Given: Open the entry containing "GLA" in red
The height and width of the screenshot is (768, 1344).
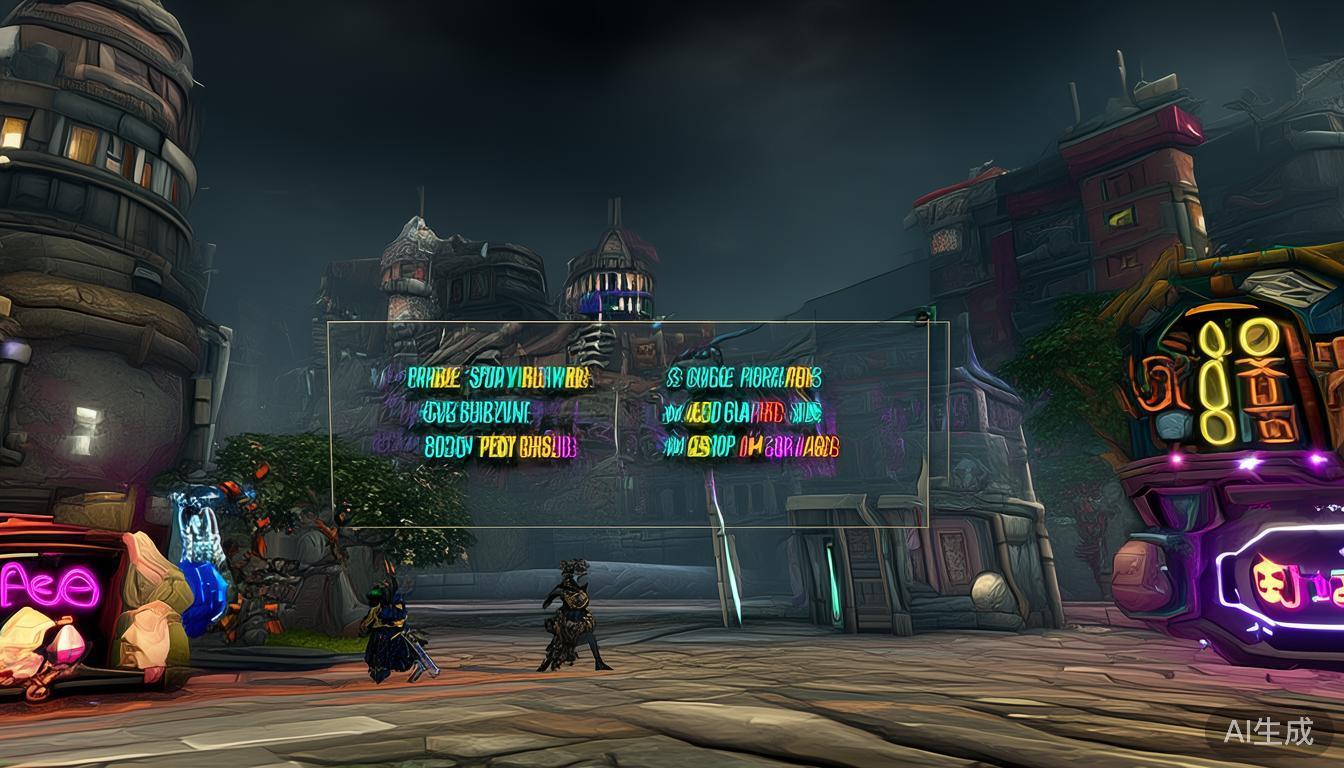Looking at the screenshot, I should tap(741, 412).
